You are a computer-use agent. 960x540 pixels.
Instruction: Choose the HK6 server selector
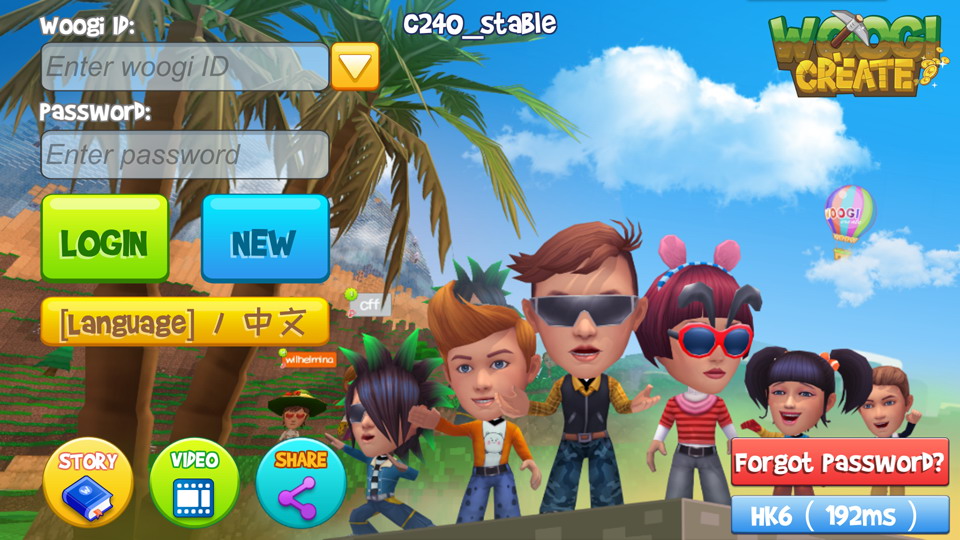(840, 515)
